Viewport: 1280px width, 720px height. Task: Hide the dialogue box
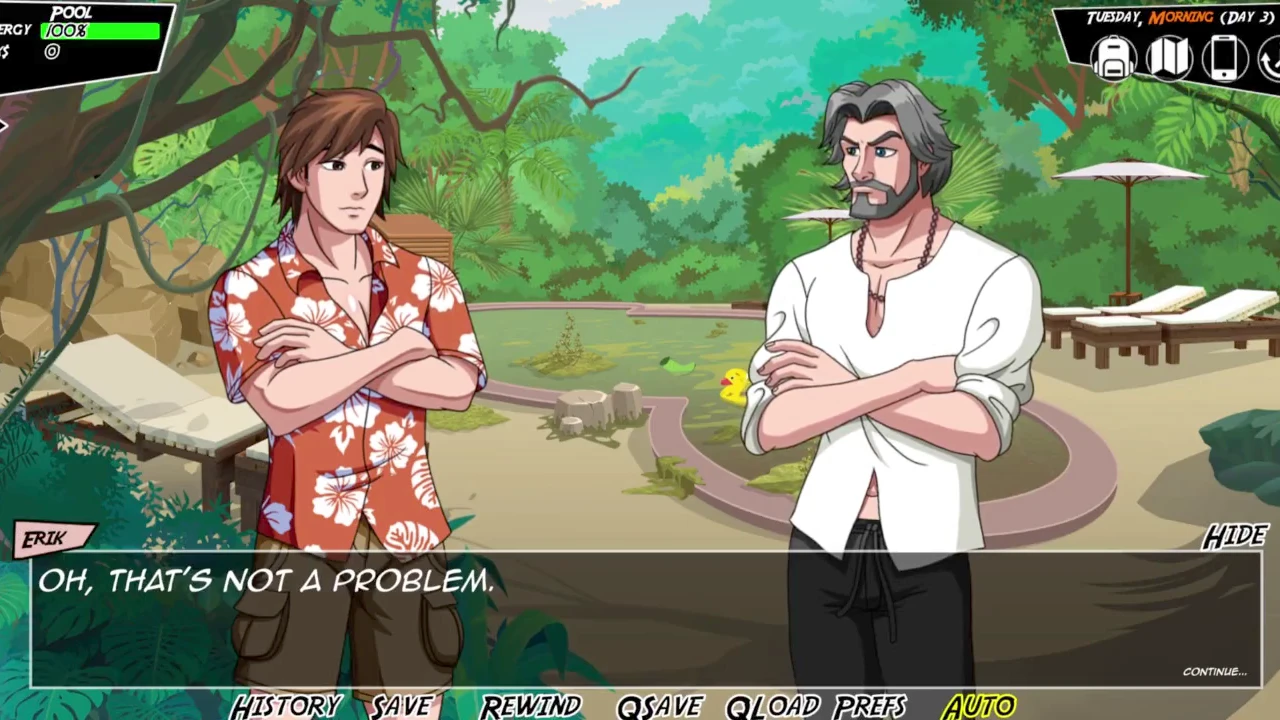point(1235,537)
